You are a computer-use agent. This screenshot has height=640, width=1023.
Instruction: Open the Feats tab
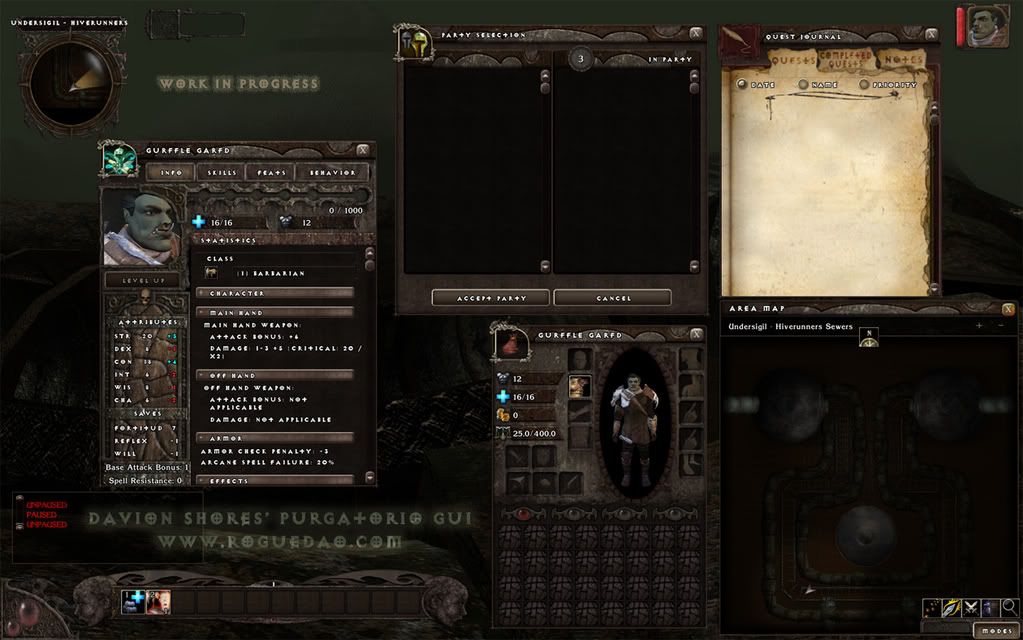(x=272, y=173)
